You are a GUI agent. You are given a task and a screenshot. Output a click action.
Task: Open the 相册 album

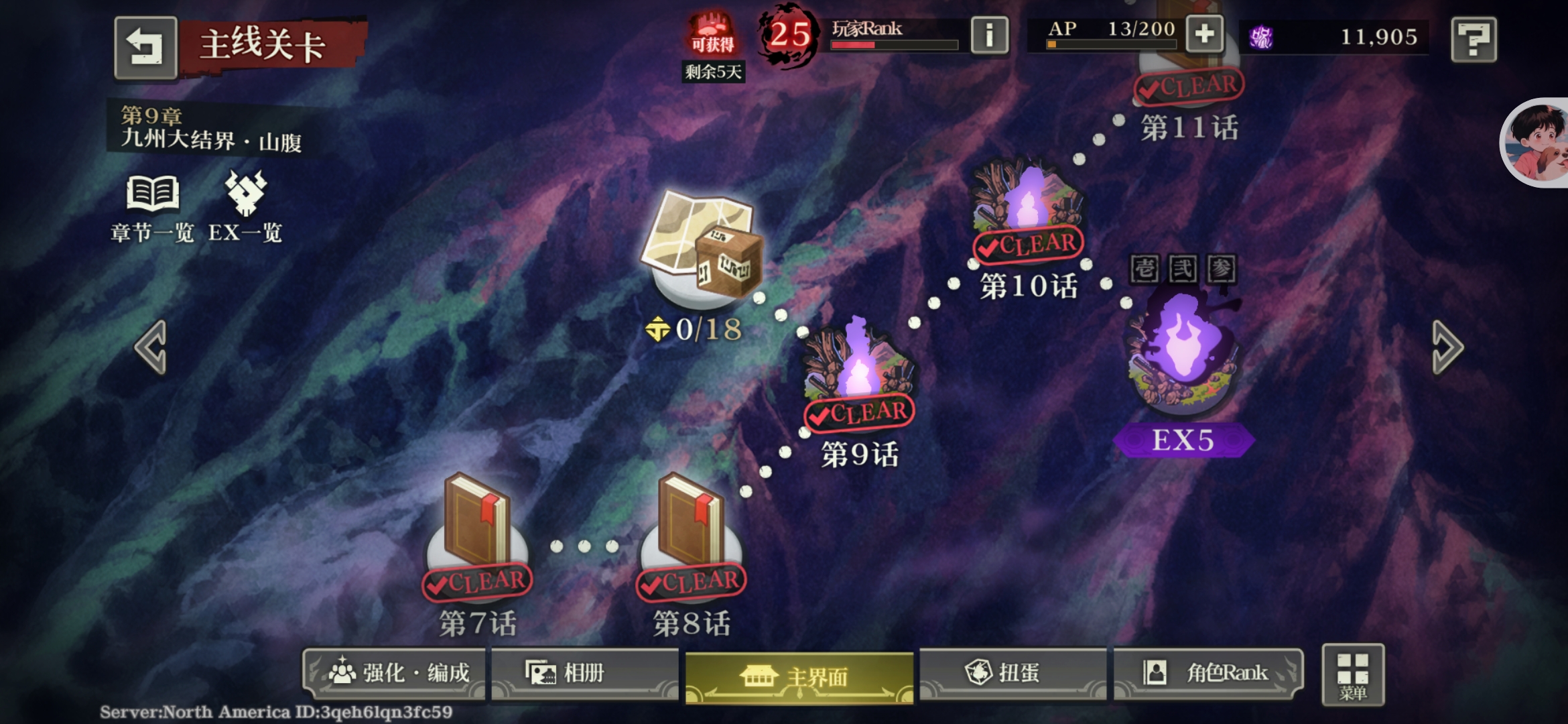(x=583, y=673)
